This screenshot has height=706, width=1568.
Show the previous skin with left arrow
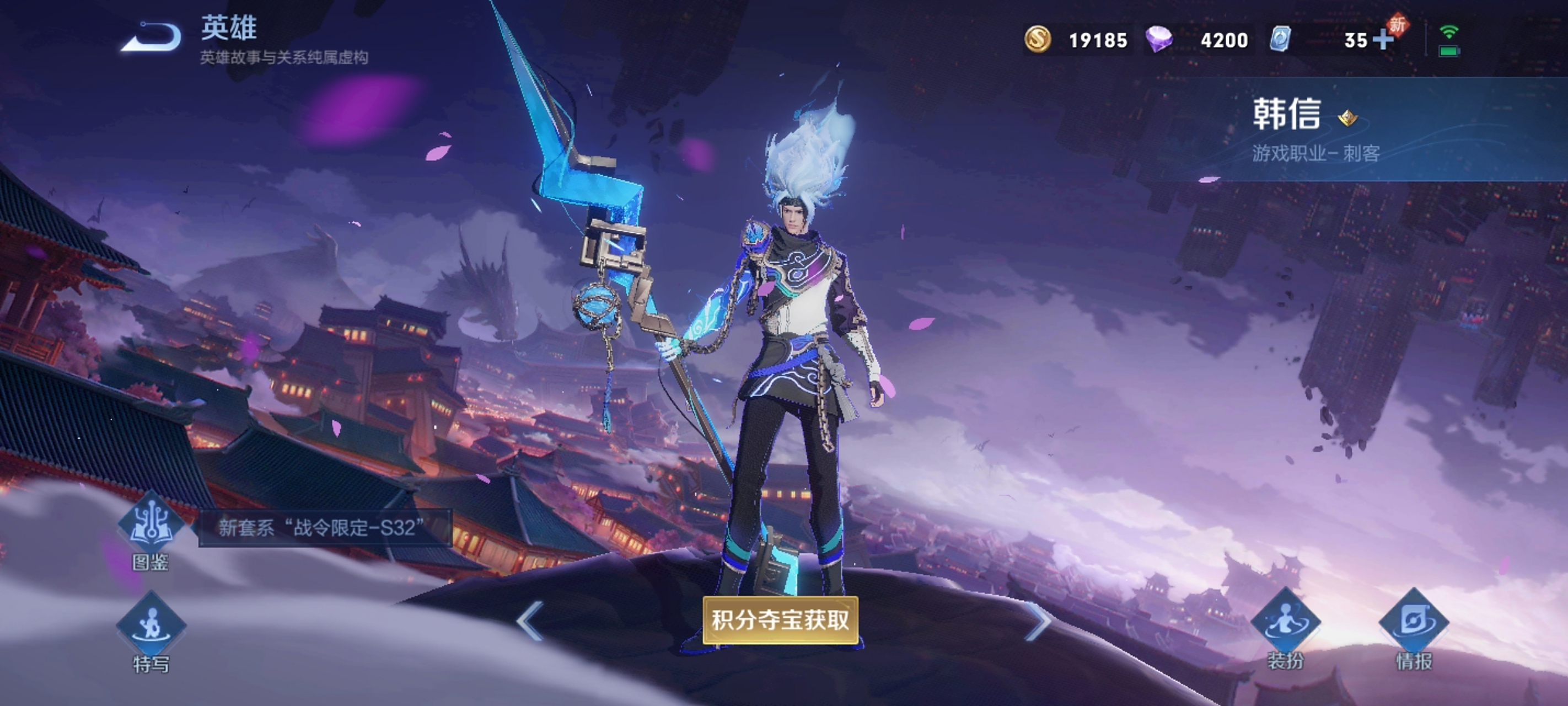530,621
